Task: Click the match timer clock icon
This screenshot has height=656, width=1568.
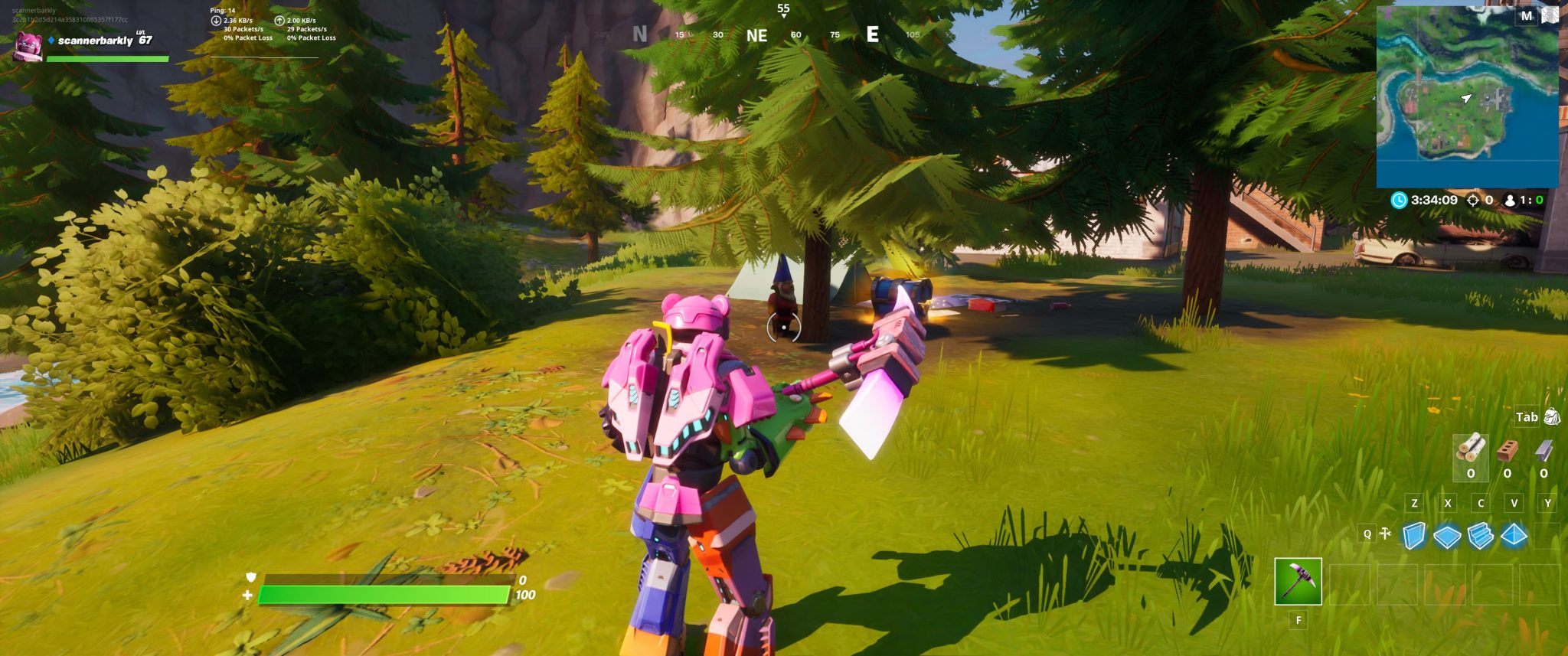Action: (x=1400, y=200)
